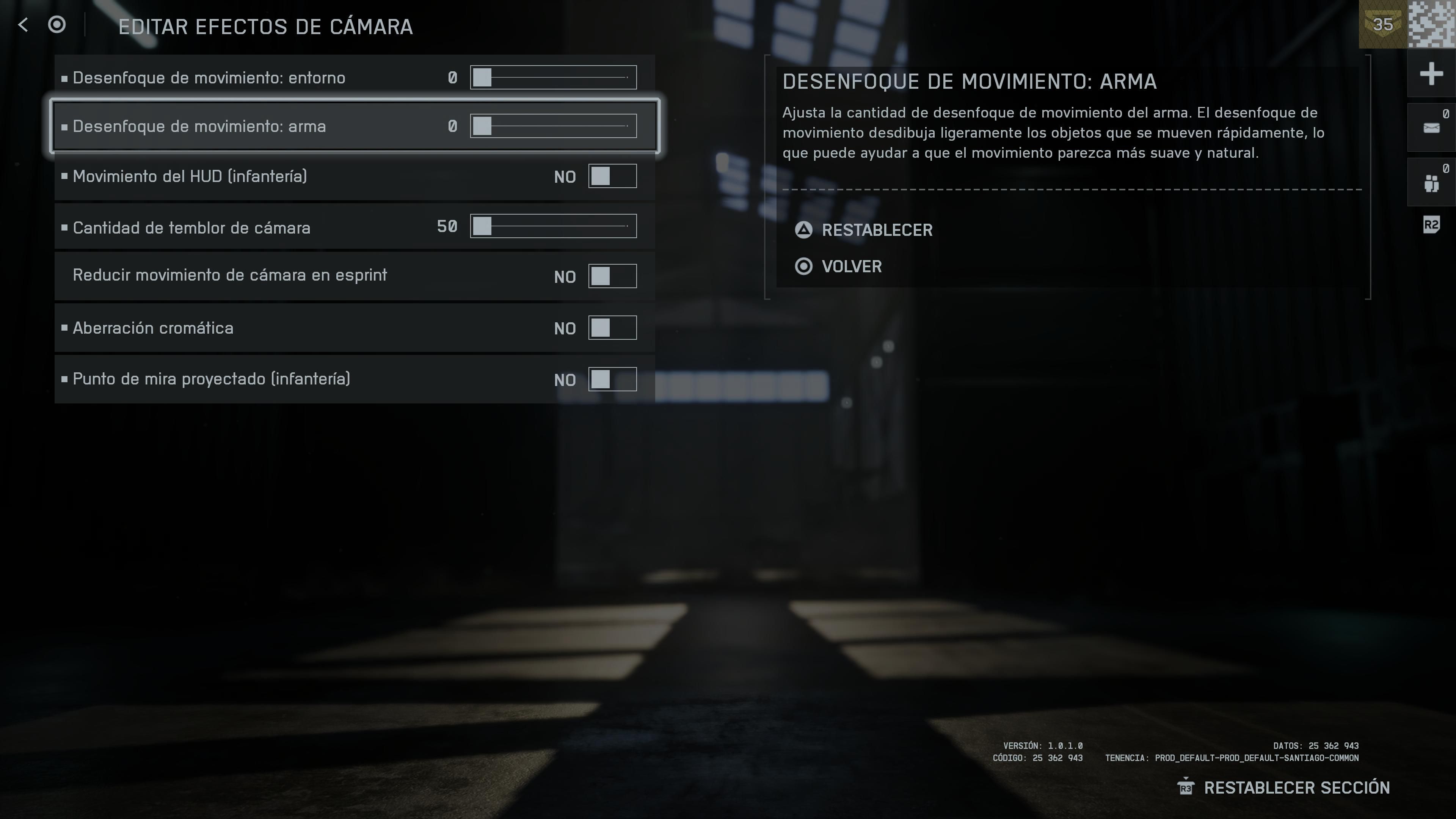This screenshot has height=819, width=1456.
Task: Click the R2 shoulder button icon
Action: click(x=1431, y=225)
